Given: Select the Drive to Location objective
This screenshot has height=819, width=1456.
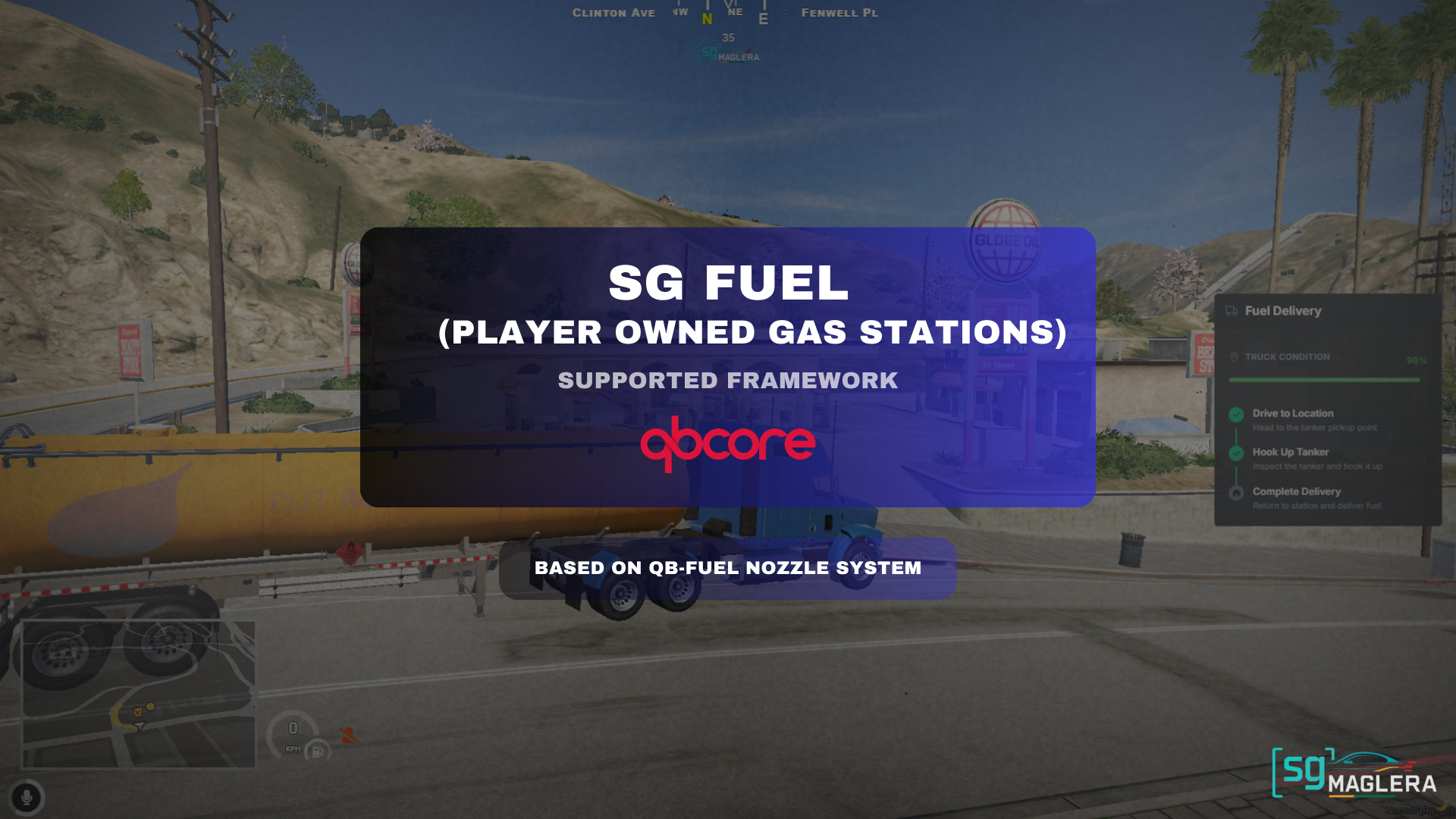Looking at the screenshot, I should 1292,413.
